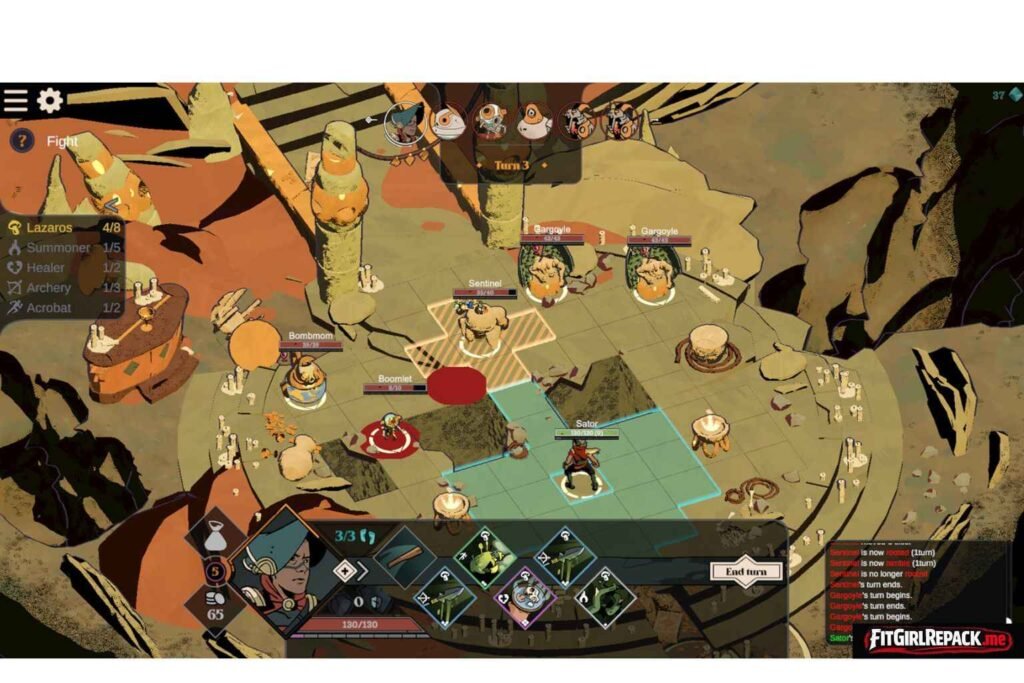Collapse the skill category panel arrow
Viewport: 1024px width, 683px height.
pos(113,205)
